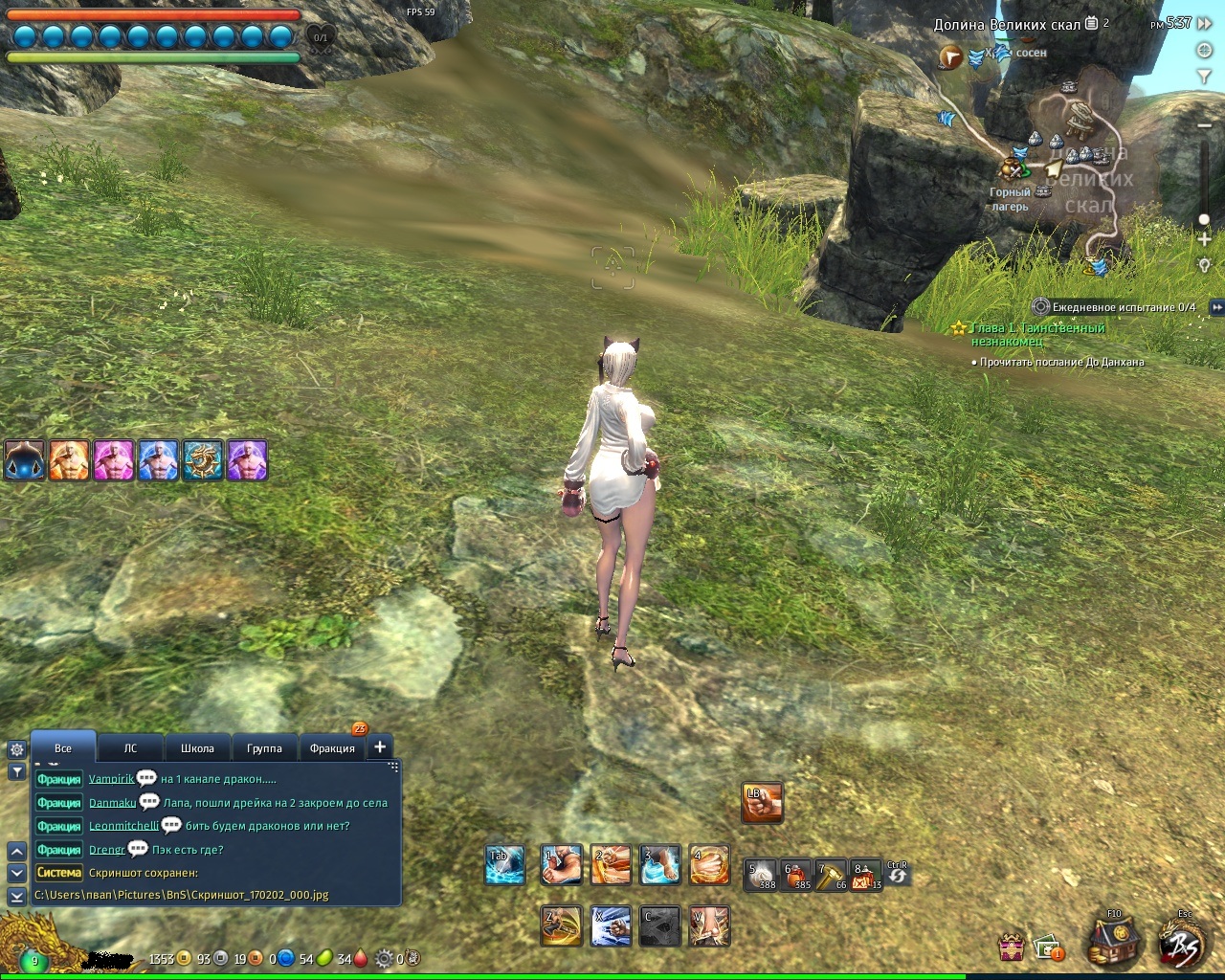Select the Группа chat tab

pos(264,748)
